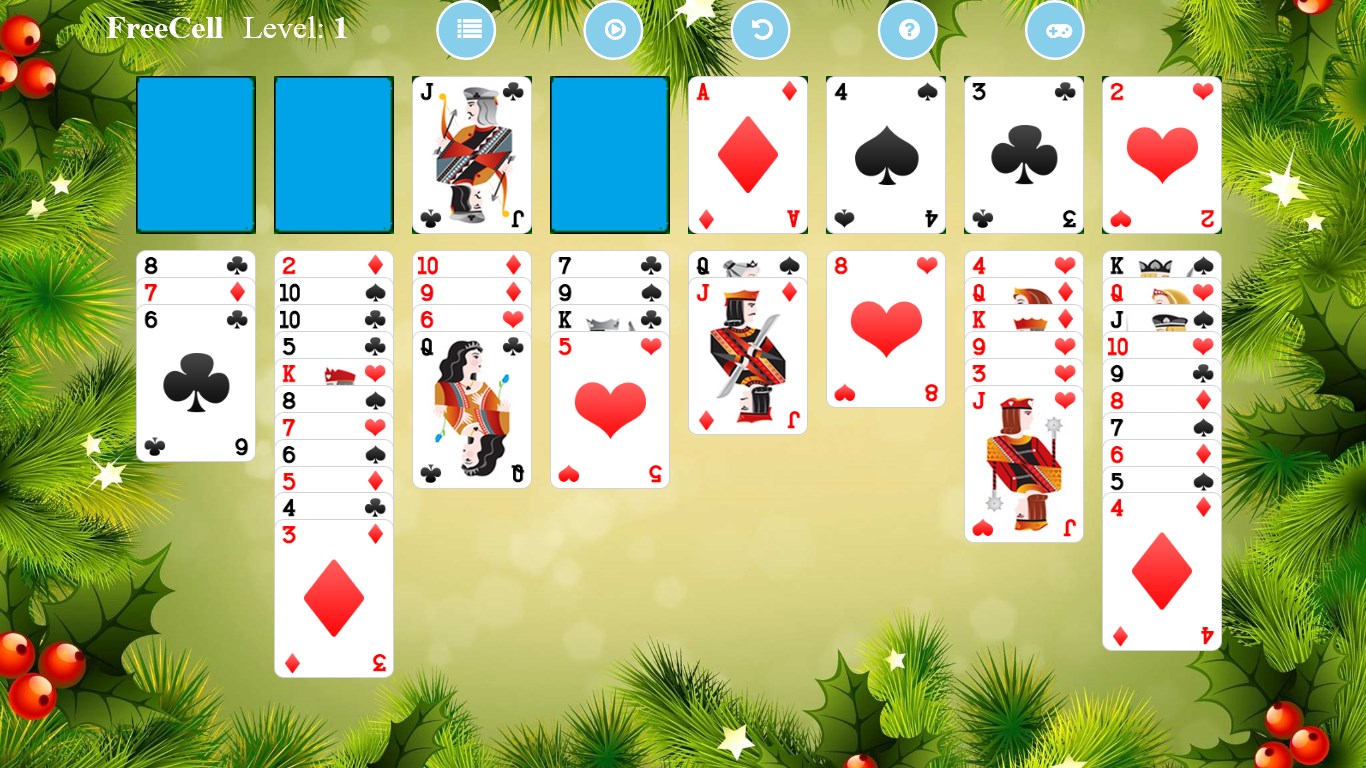Select the Queen of Clubs card
Image resolution: width=1366 pixels, height=768 pixels.
click(471, 410)
